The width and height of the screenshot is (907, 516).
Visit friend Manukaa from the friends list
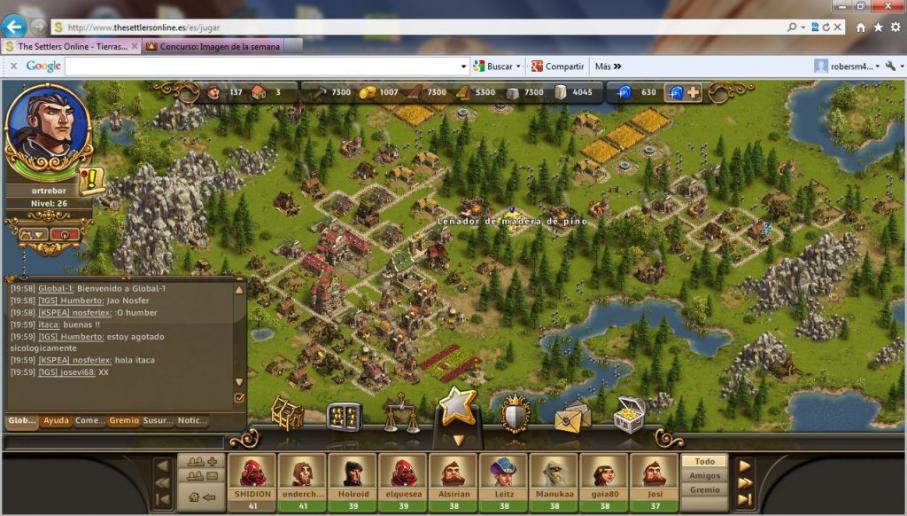pyautogui.click(x=553, y=477)
